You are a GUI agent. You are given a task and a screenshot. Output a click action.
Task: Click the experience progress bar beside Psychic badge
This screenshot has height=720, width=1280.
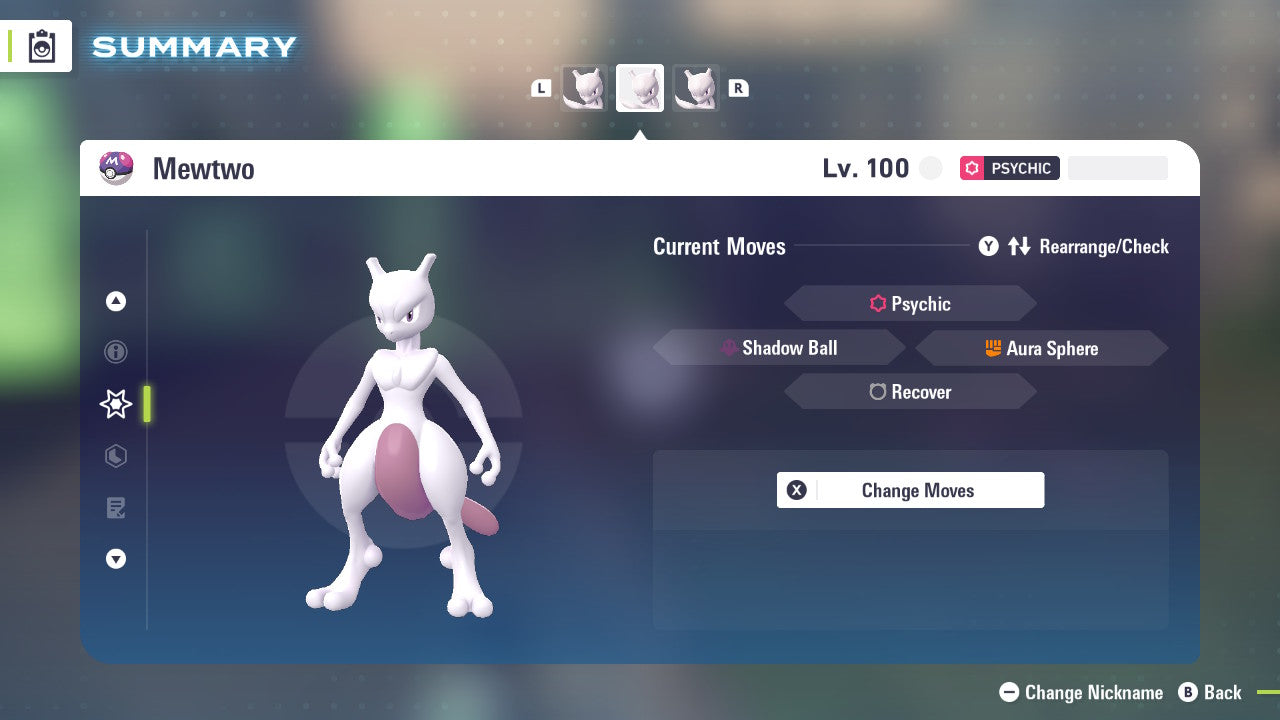(x=1117, y=168)
